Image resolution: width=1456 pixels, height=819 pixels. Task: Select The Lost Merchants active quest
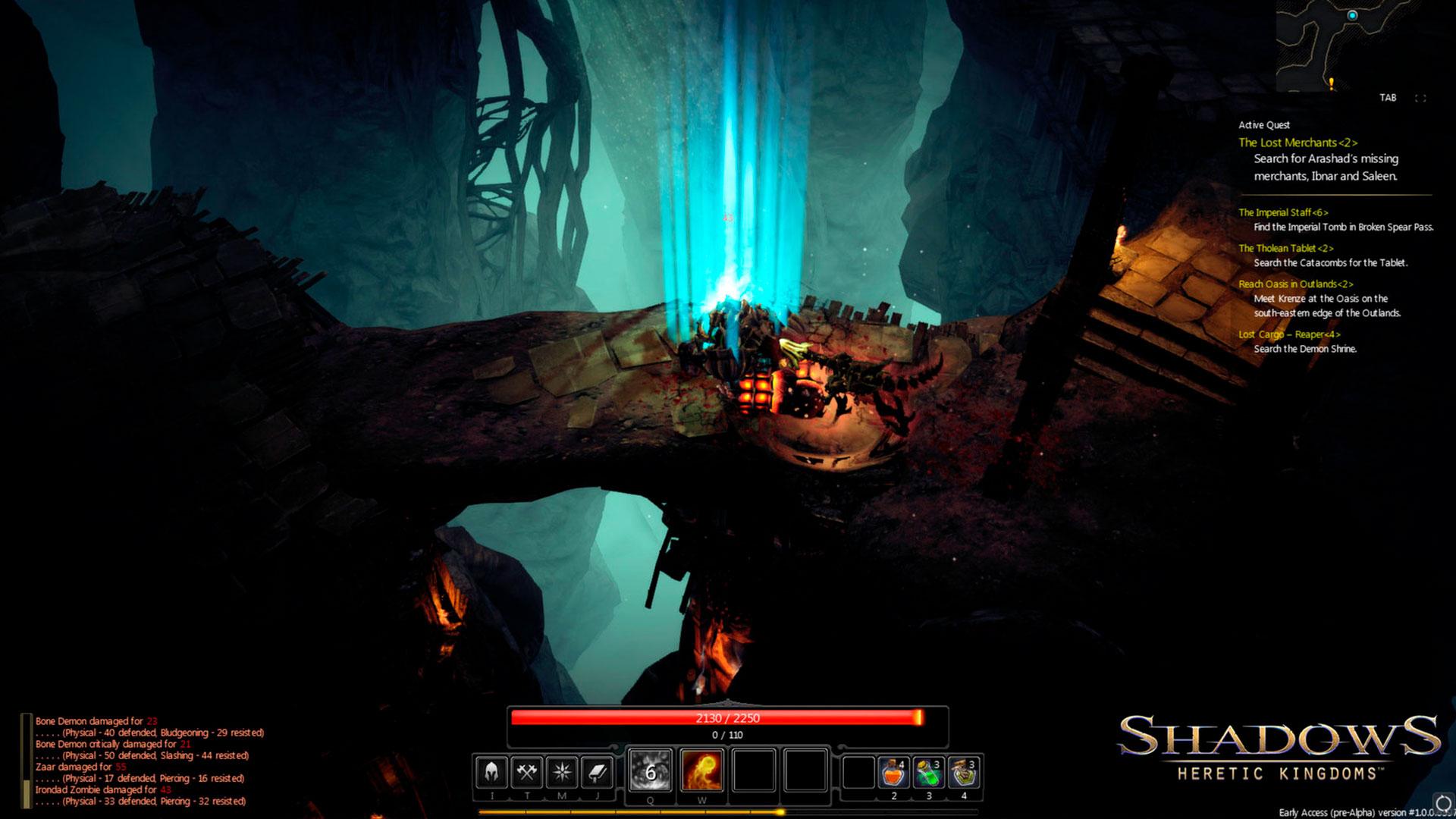pos(1298,143)
